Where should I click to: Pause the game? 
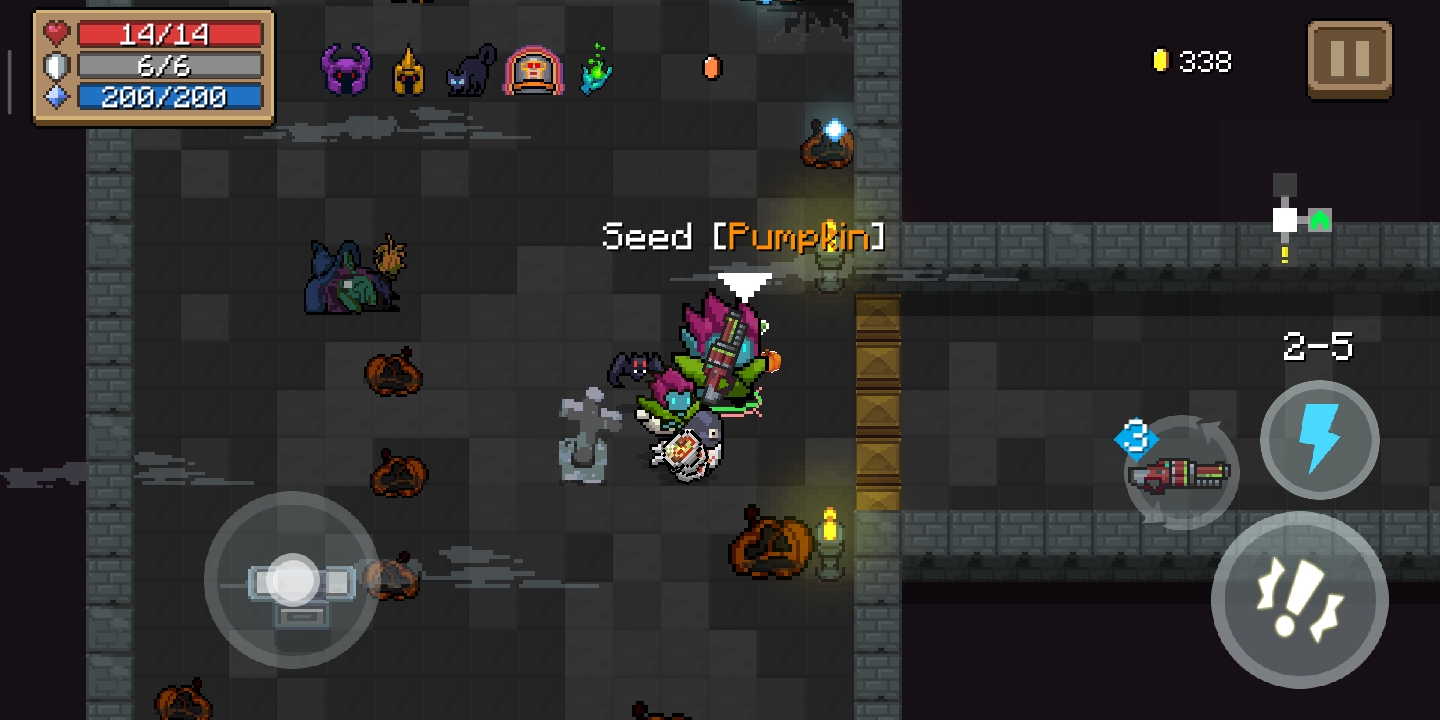tap(1349, 60)
